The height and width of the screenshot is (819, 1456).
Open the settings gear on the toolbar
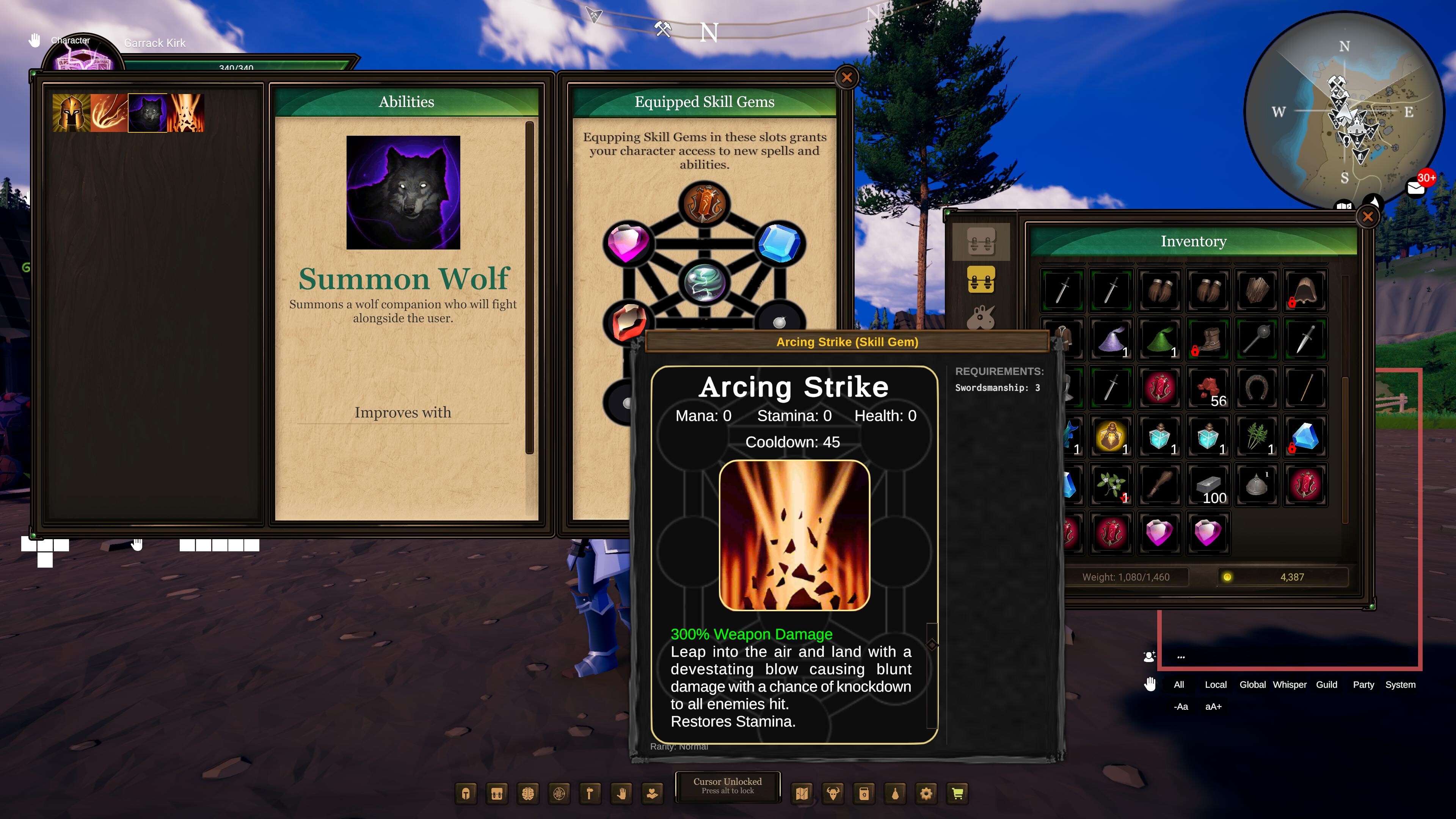coord(927,793)
